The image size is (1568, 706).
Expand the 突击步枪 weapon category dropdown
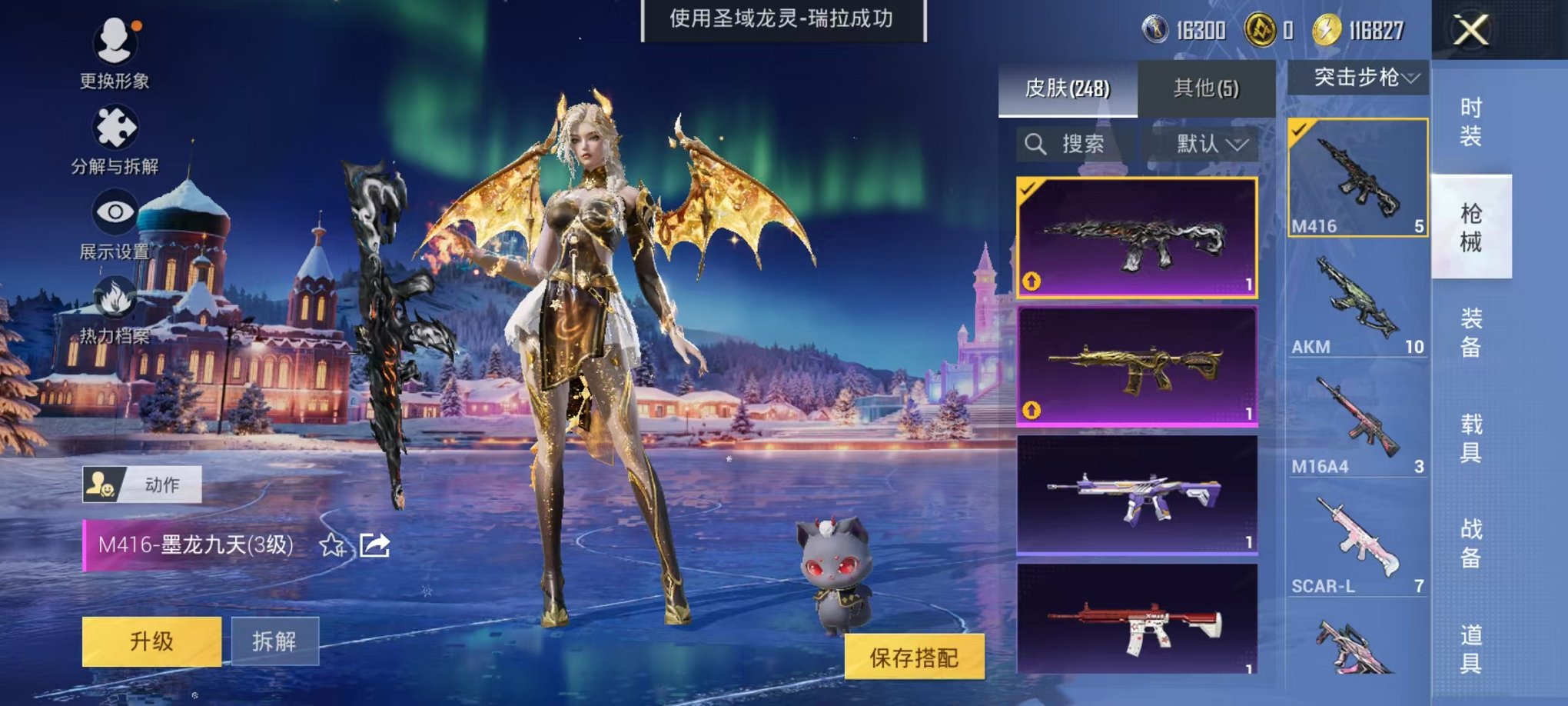tap(1361, 77)
